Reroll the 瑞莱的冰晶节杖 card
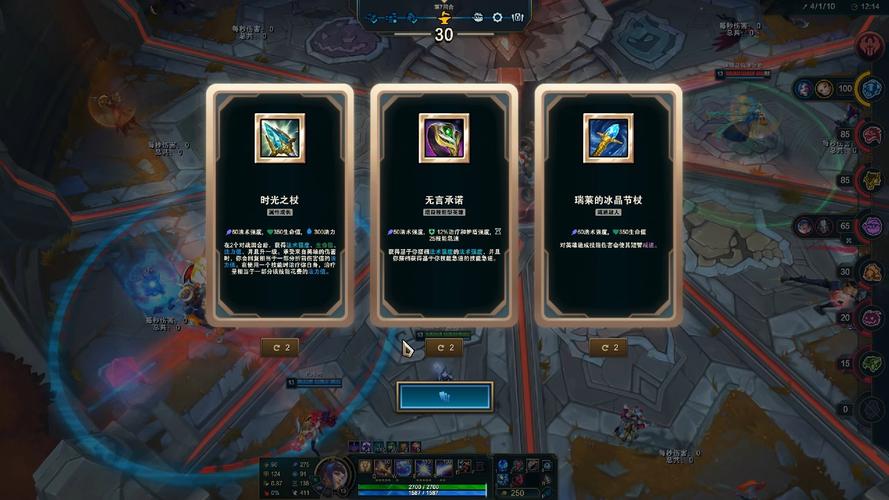This screenshot has width=889, height=500. pyautogui.click(x=608, y=347)
